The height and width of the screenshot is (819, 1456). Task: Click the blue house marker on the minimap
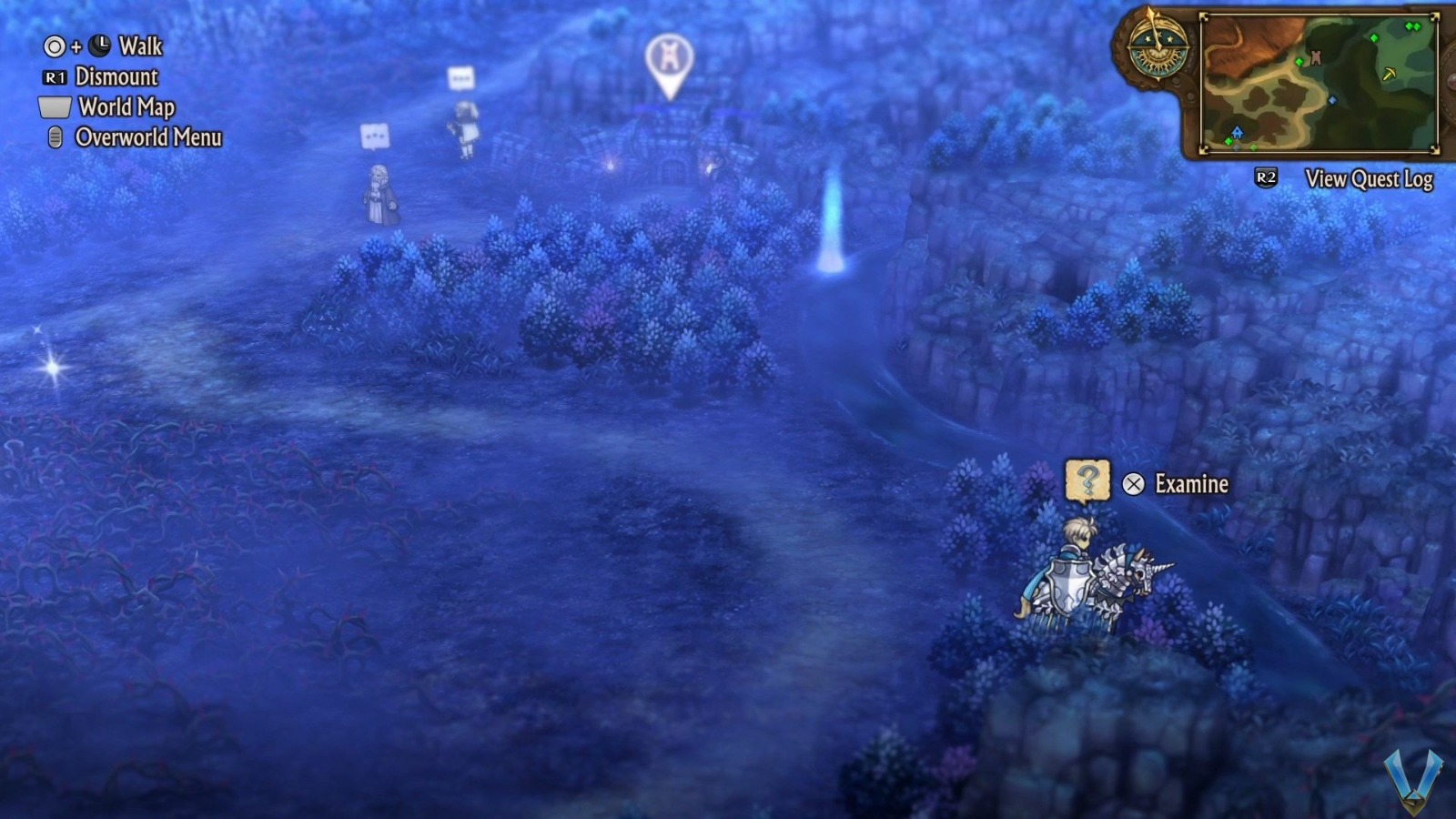pos(1237,133)
